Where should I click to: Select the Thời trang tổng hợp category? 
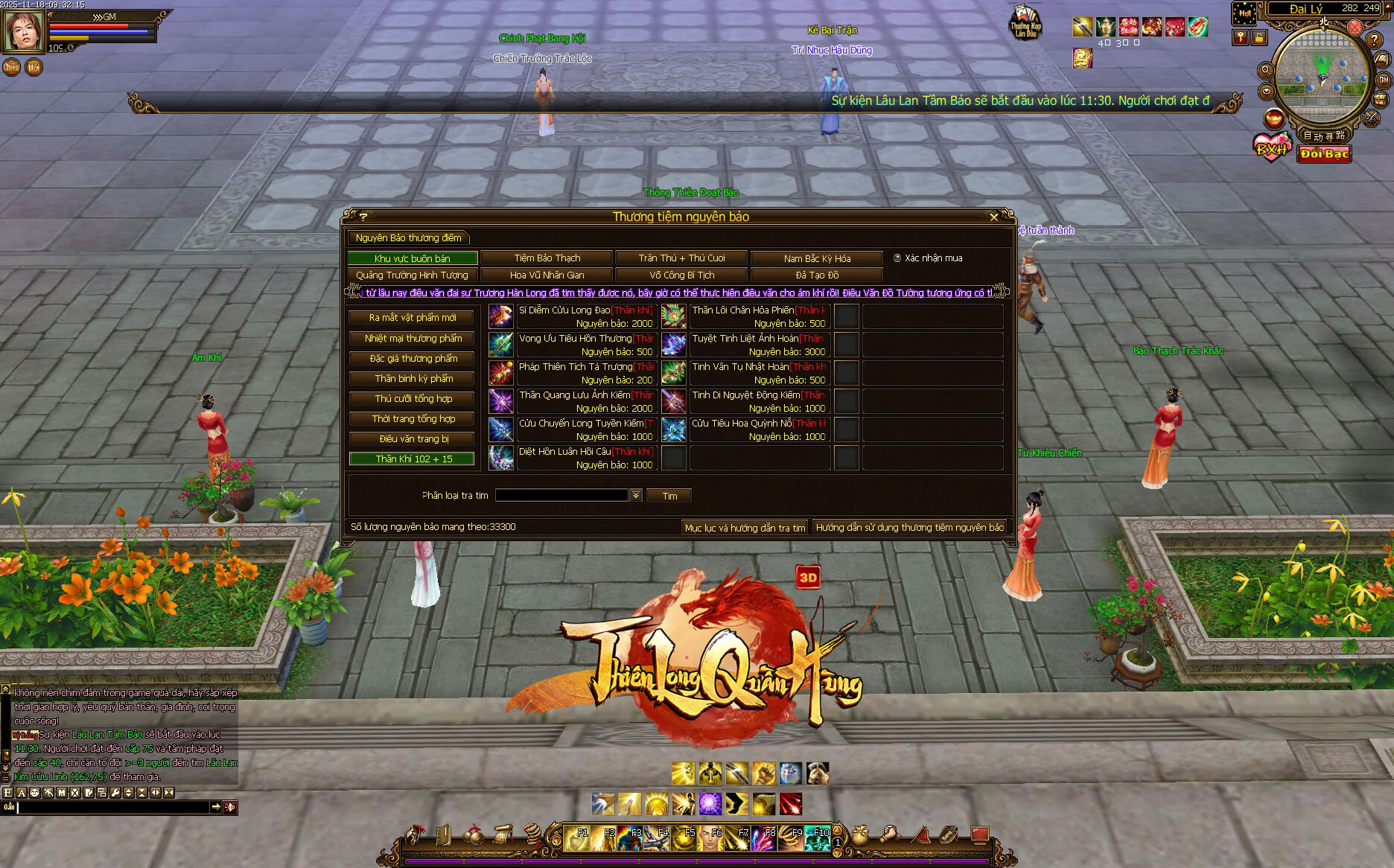pyautogui.click(x=412, y=419)
